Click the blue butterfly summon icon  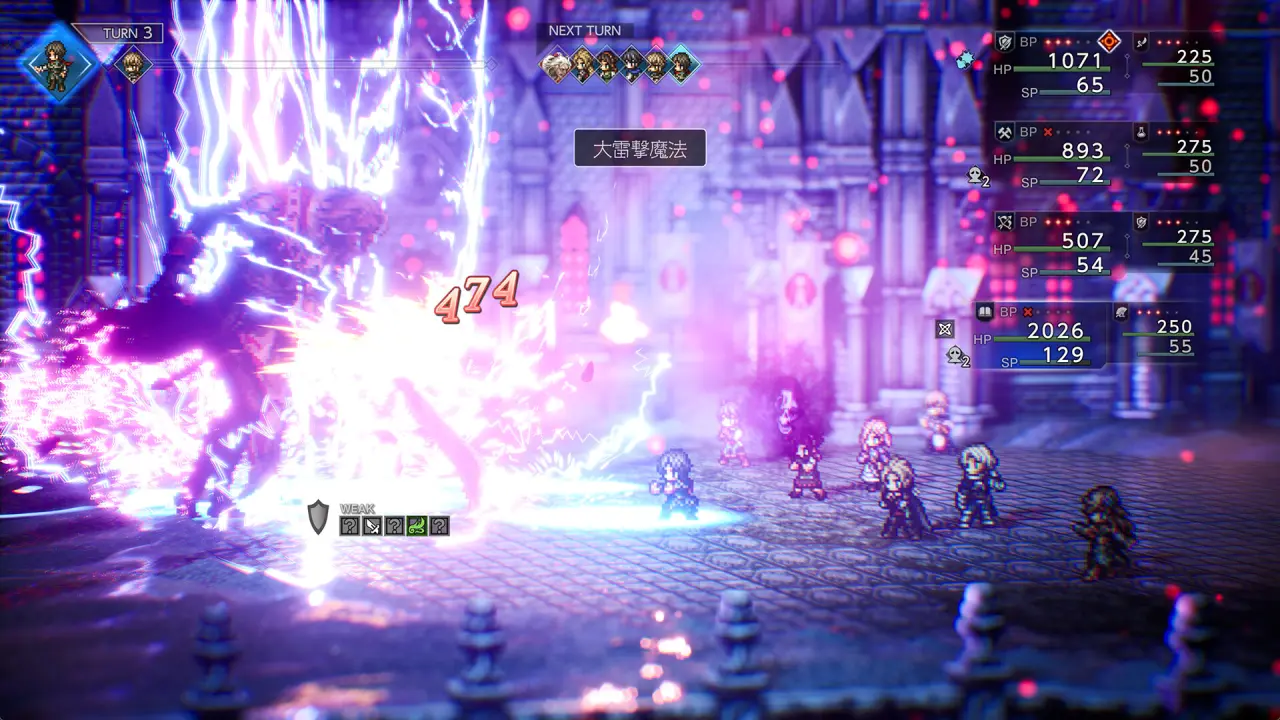[x=963, y=60]
